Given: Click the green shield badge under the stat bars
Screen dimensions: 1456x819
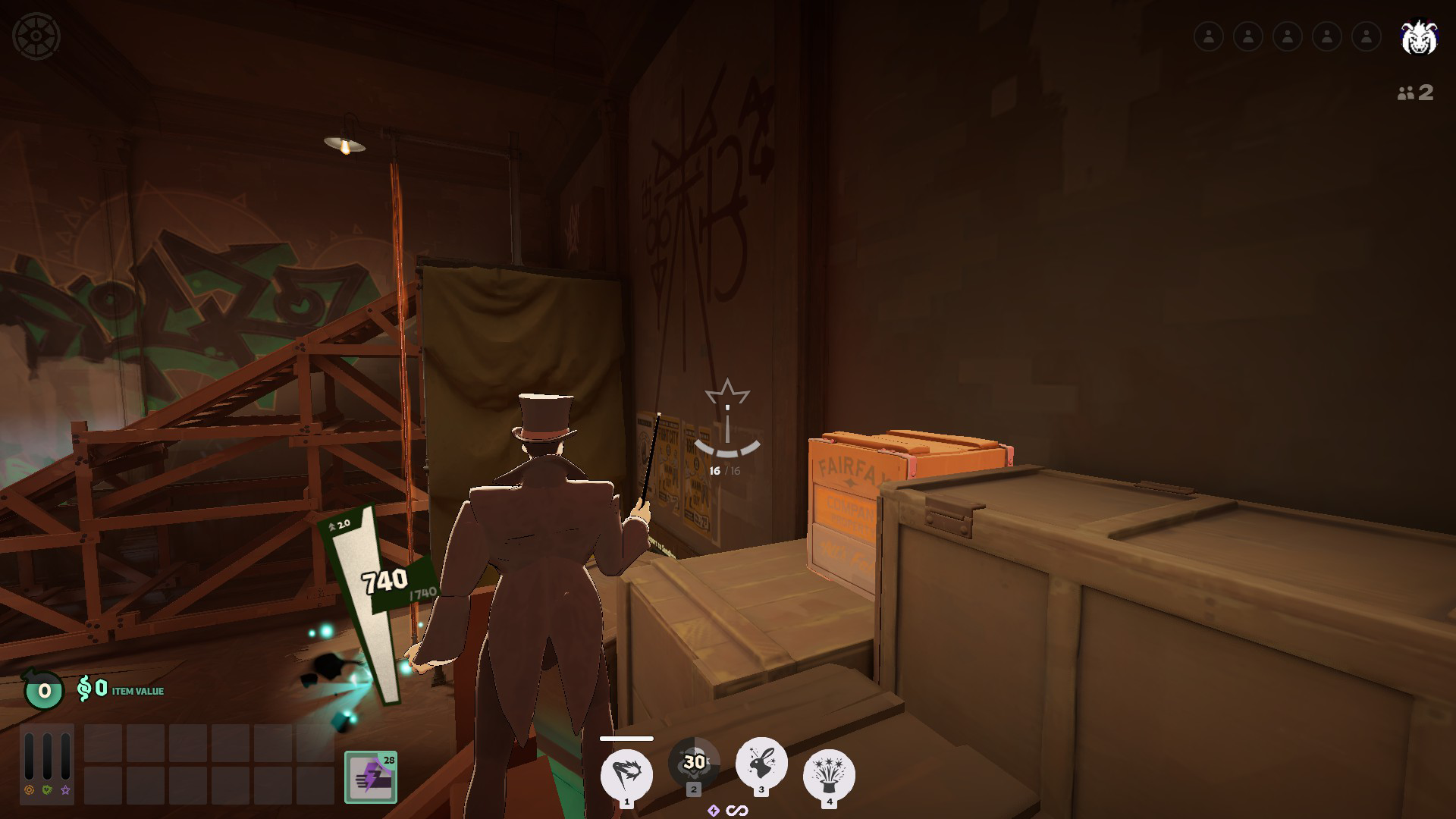Looking at the screenshot, I should click(46, 789).
